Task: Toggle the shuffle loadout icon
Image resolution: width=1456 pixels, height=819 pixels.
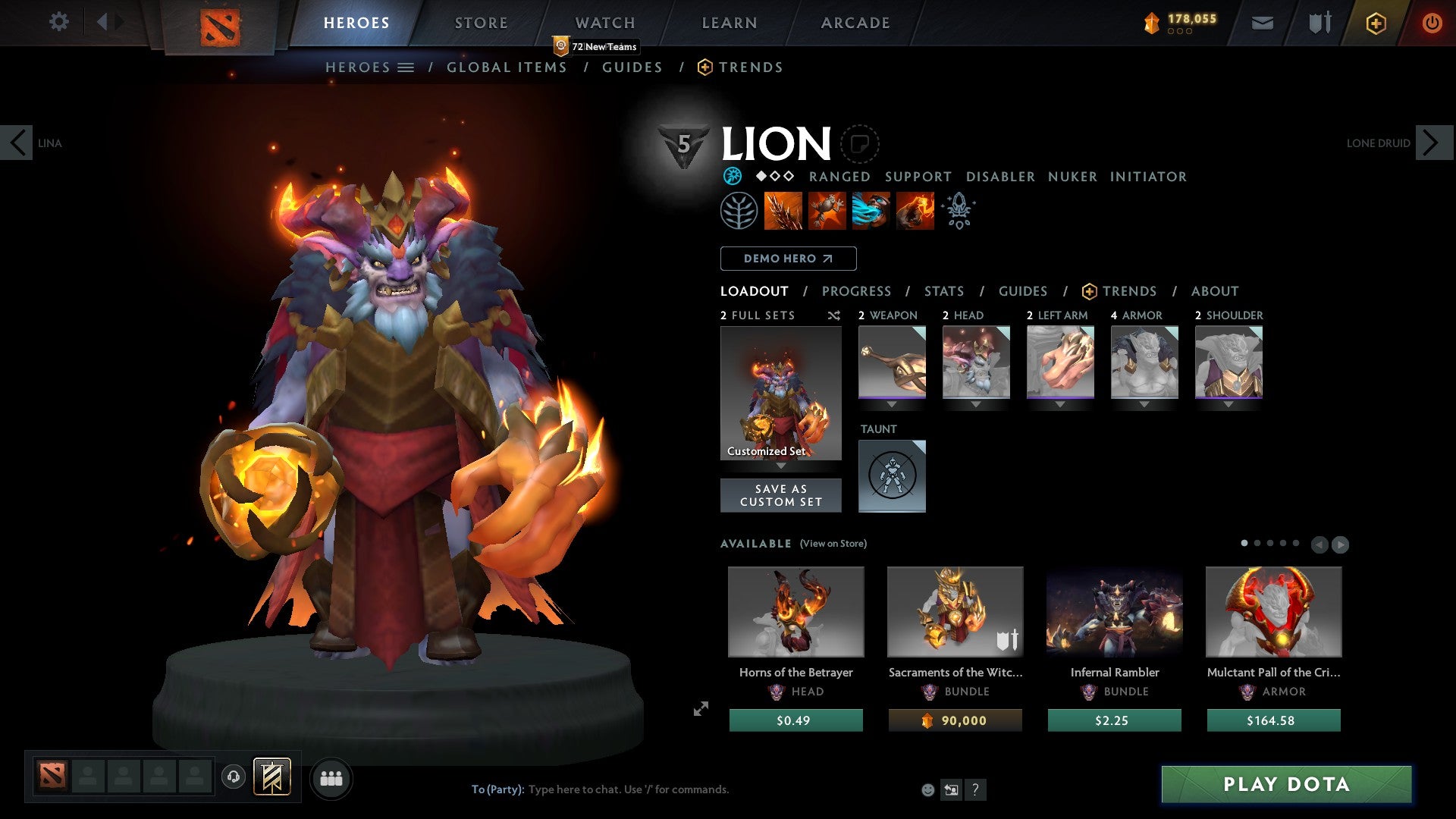Action: pyautogui.click(x=833, y=315)
